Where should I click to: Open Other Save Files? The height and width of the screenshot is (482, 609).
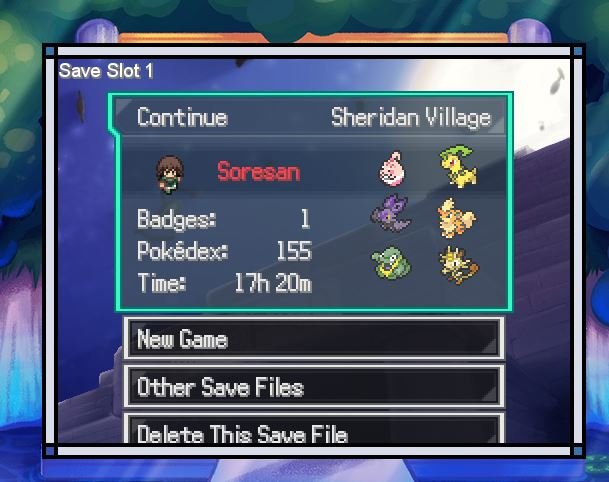[312, 387]
